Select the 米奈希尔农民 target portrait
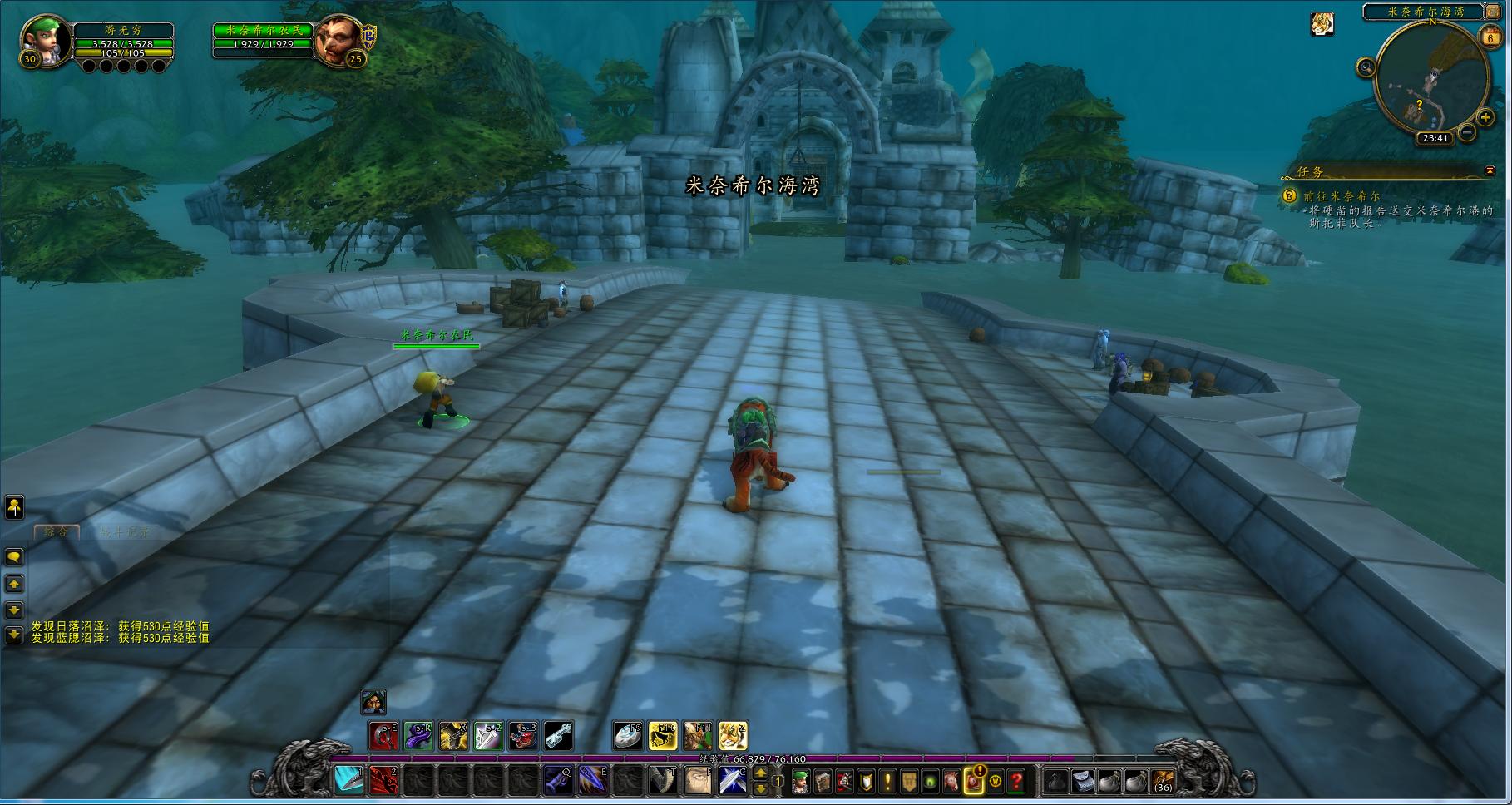This screenshot has height=805, width=1512. [x=338, y=40]
